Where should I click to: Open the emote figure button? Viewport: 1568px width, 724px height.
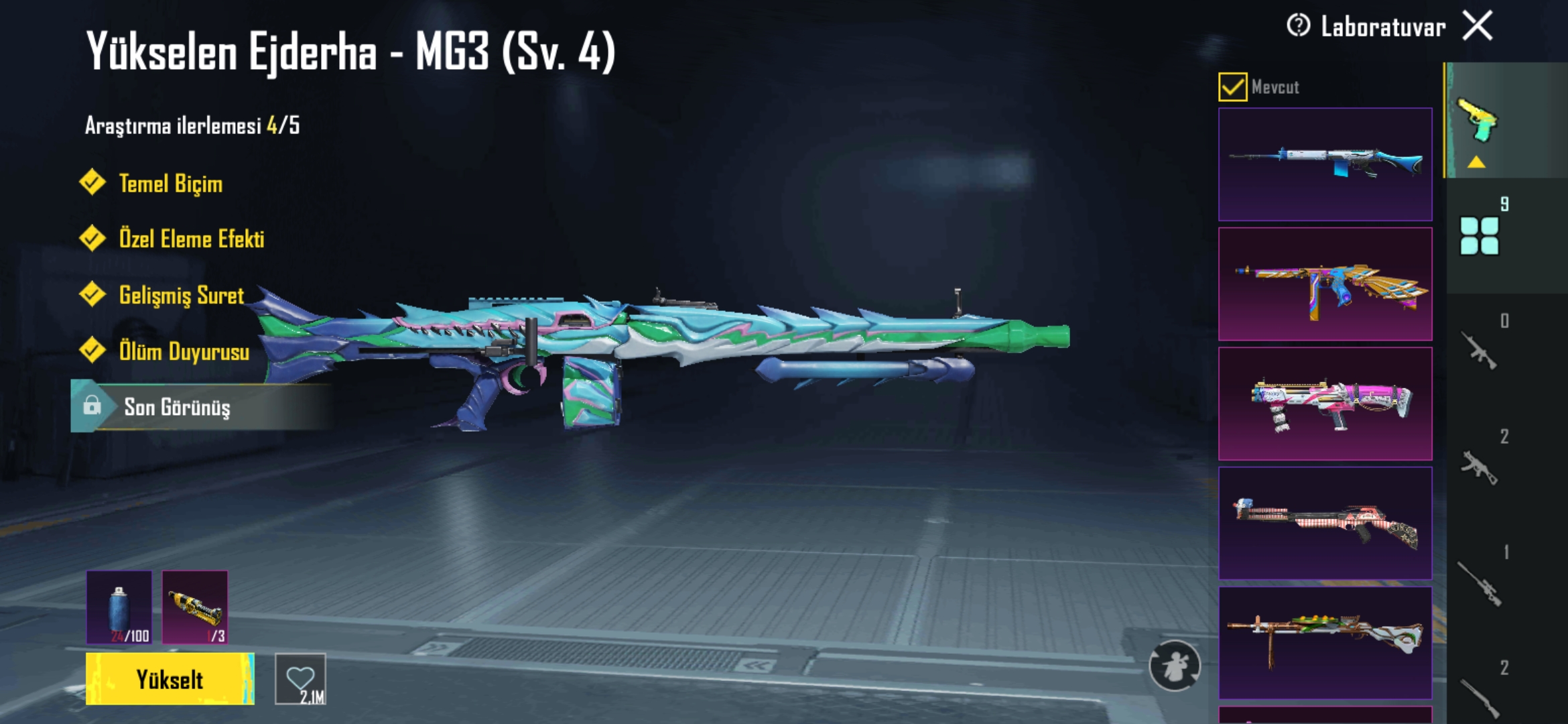pos(1175,666)
